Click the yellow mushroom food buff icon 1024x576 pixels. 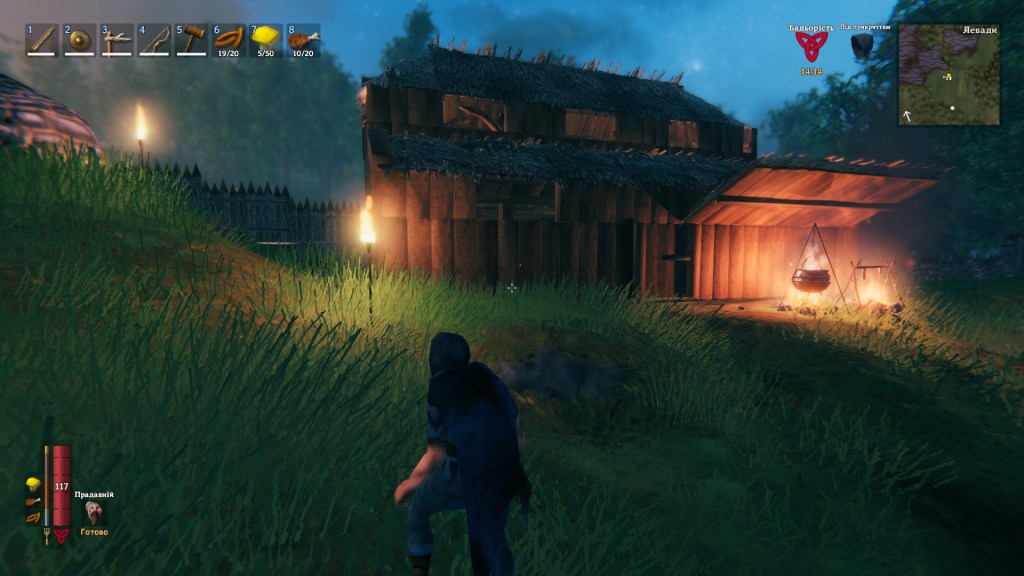tap(33, 485)
